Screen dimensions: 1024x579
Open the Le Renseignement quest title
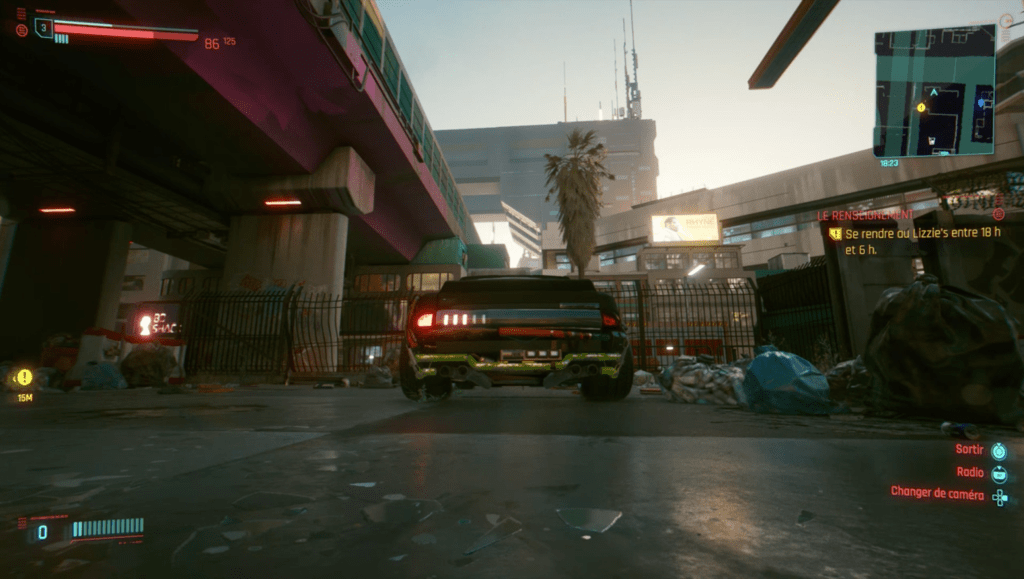[865, 215]
